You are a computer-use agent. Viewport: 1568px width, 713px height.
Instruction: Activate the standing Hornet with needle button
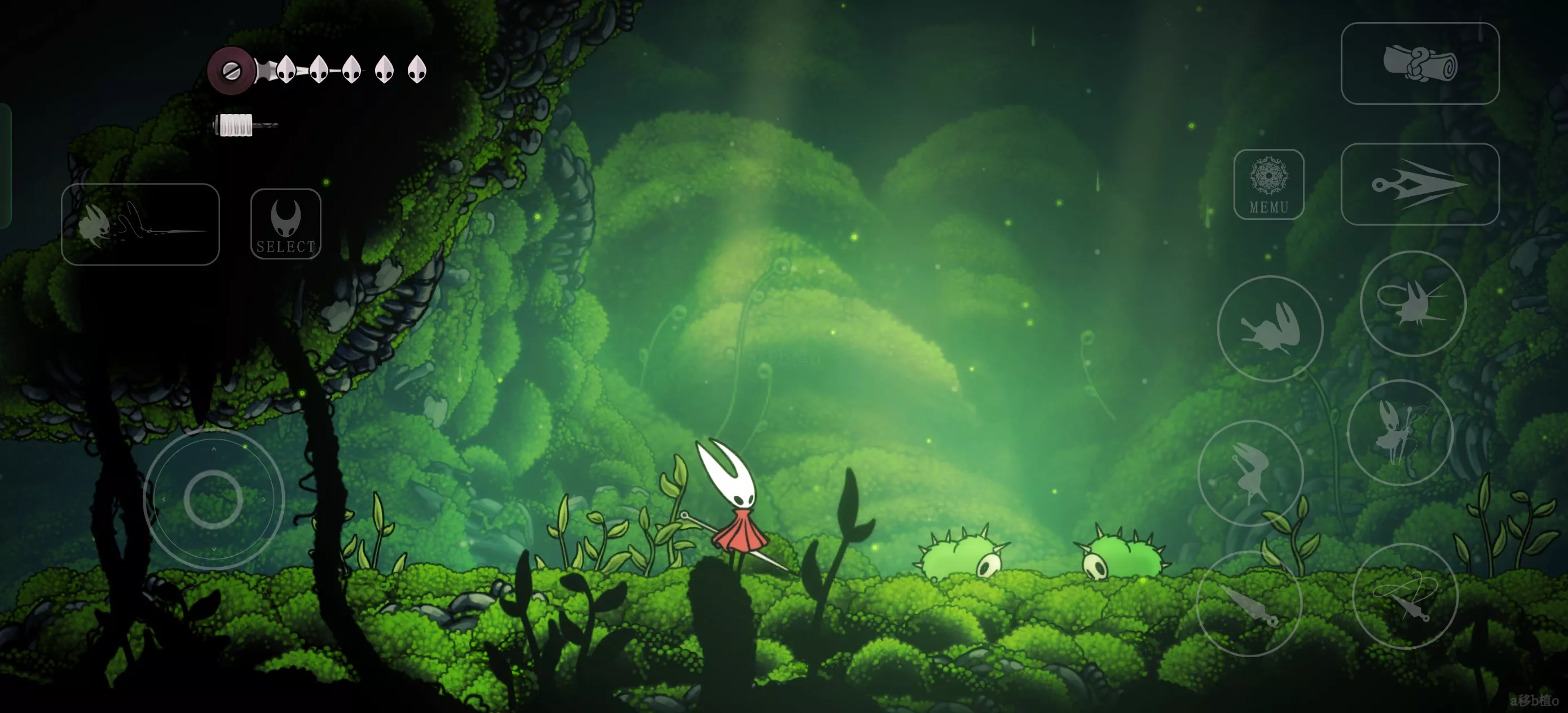point(1400,432)
